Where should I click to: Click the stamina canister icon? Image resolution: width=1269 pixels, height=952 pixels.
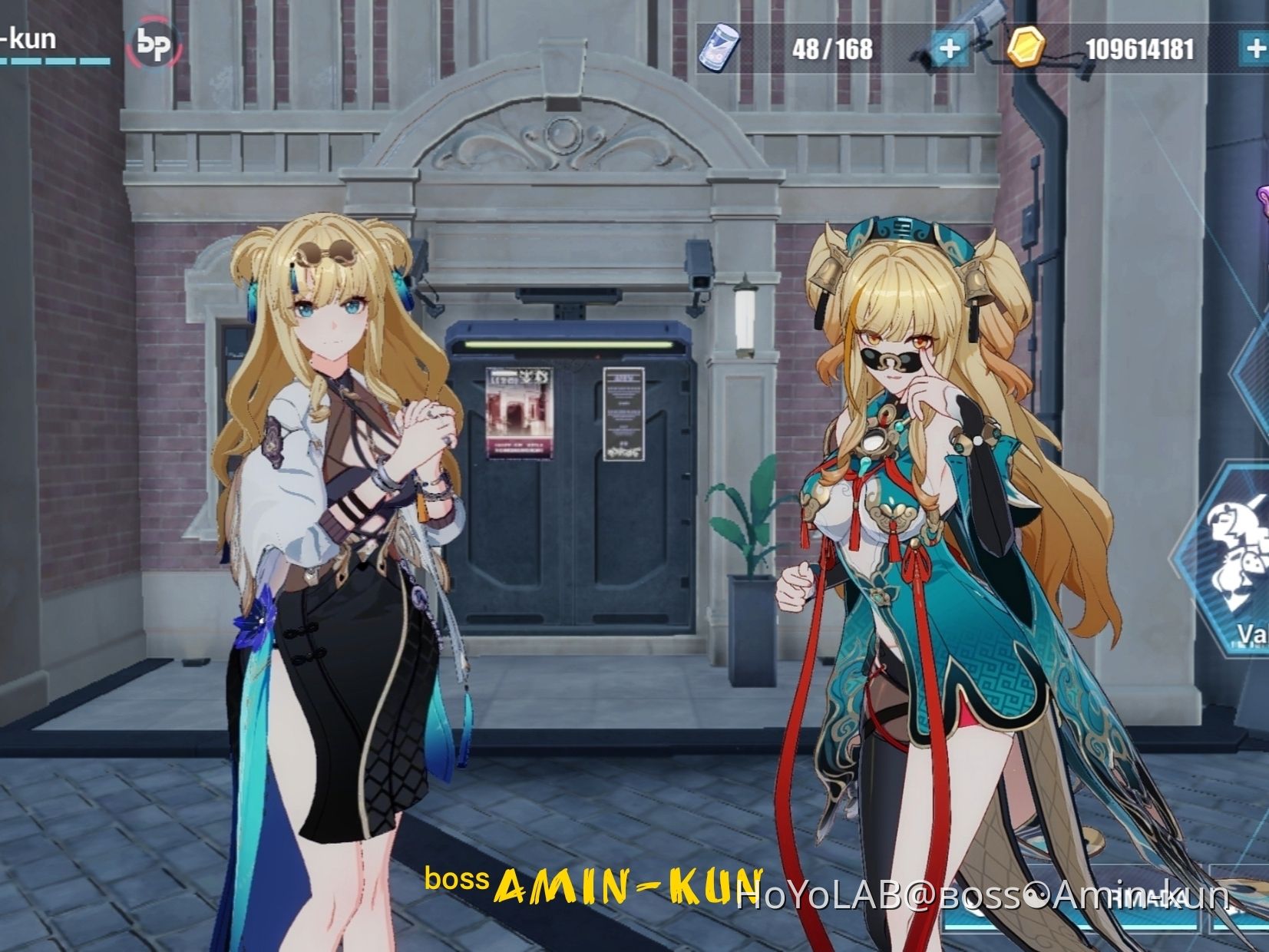717,49
